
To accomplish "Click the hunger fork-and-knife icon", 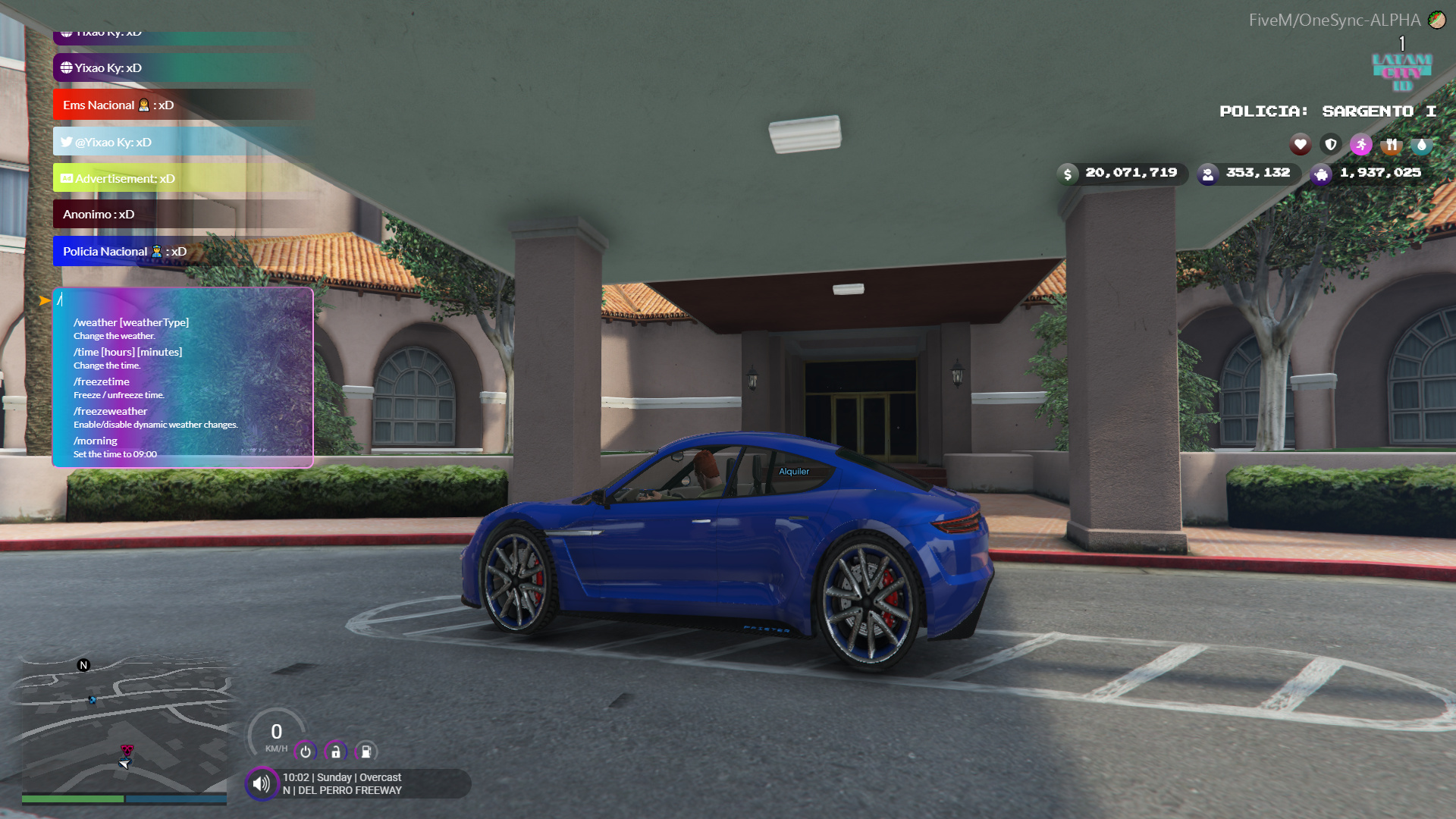I will (1392, 144).
